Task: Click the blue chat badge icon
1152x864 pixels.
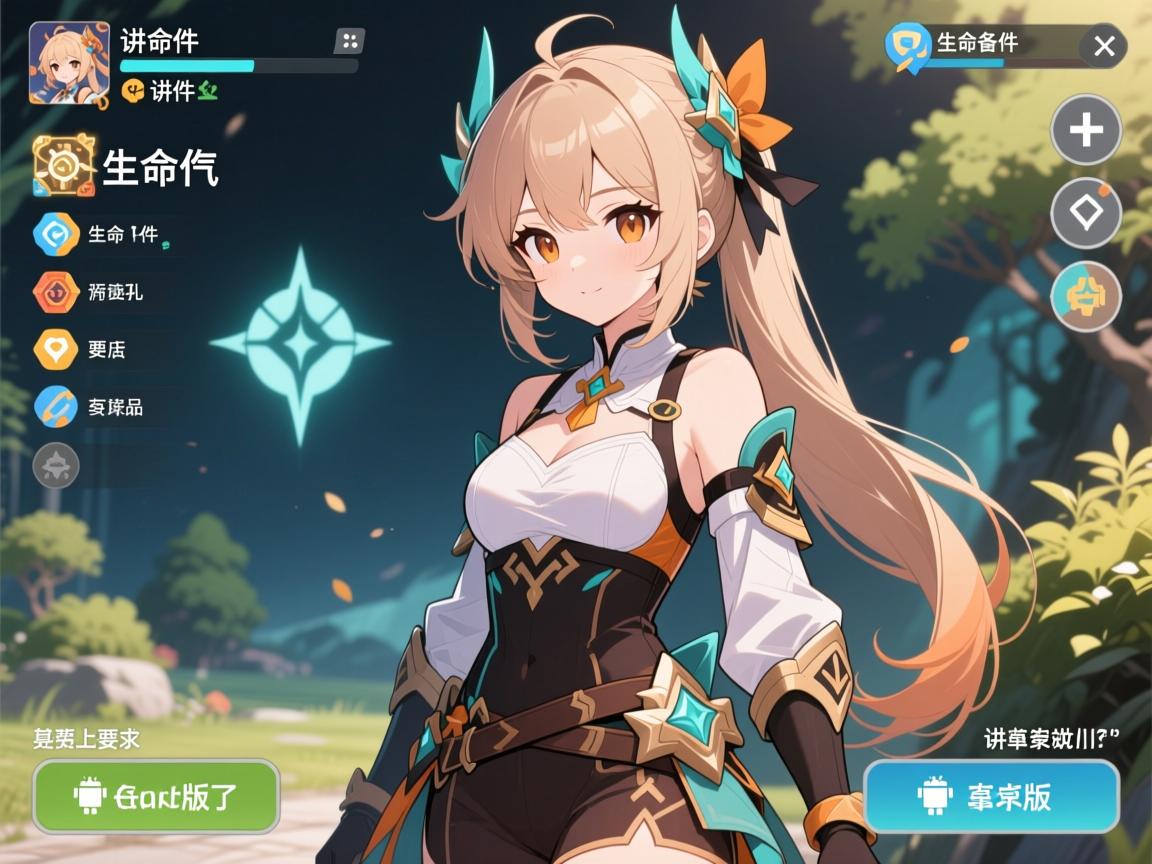Action: click(x=908, y=47)
